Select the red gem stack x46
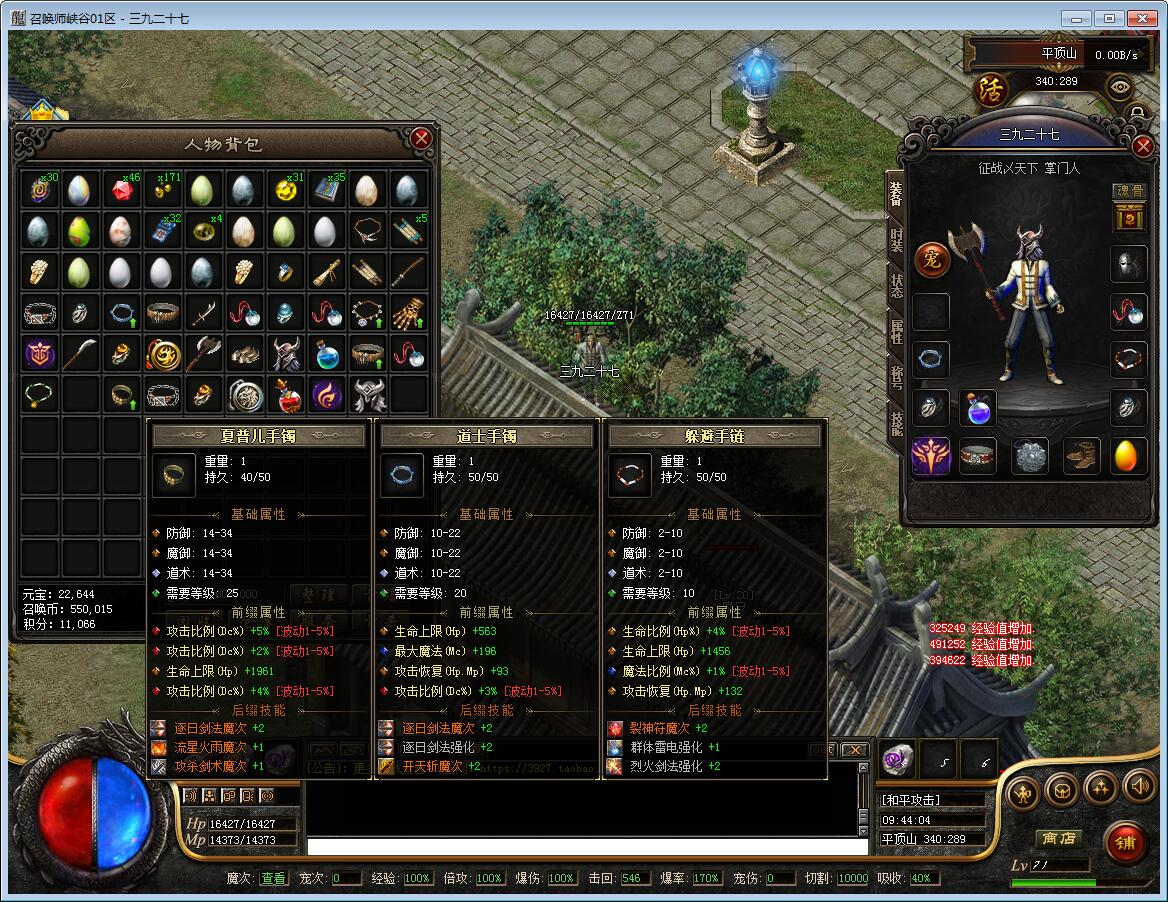This screenshot has height=902, width=1168. 121,189
